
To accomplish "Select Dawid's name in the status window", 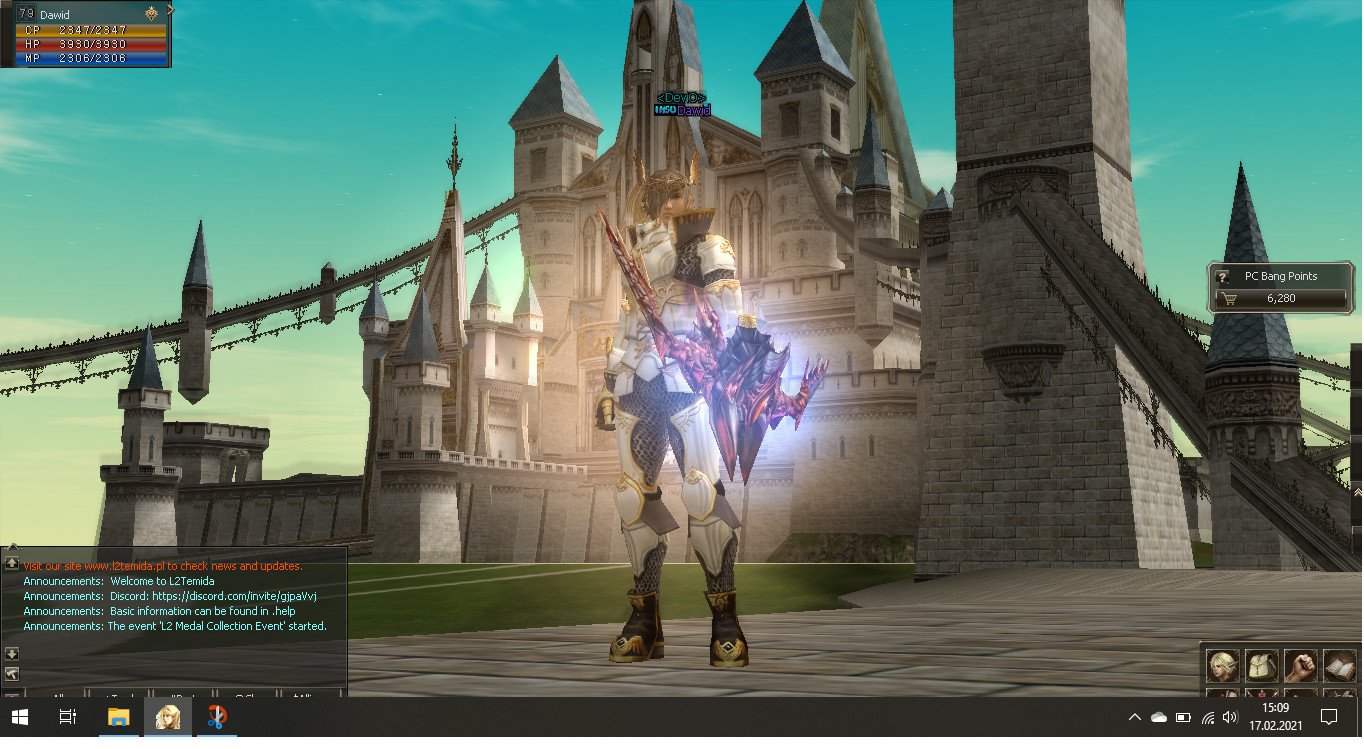I will click(x=55, y=15).
